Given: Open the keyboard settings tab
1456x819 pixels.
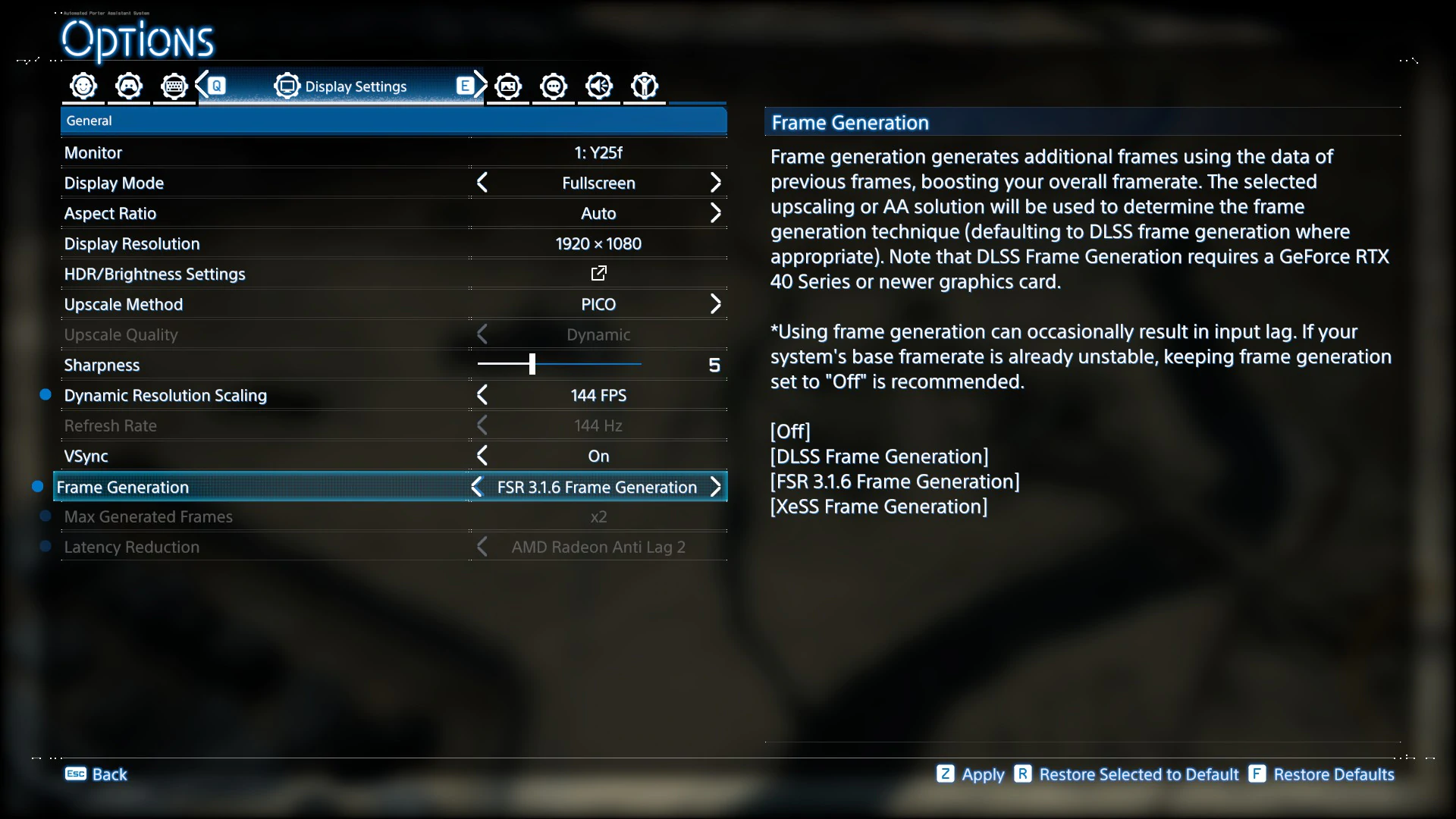Looking at the screenshot, I should pyautogui.click(x=174, y=86).
